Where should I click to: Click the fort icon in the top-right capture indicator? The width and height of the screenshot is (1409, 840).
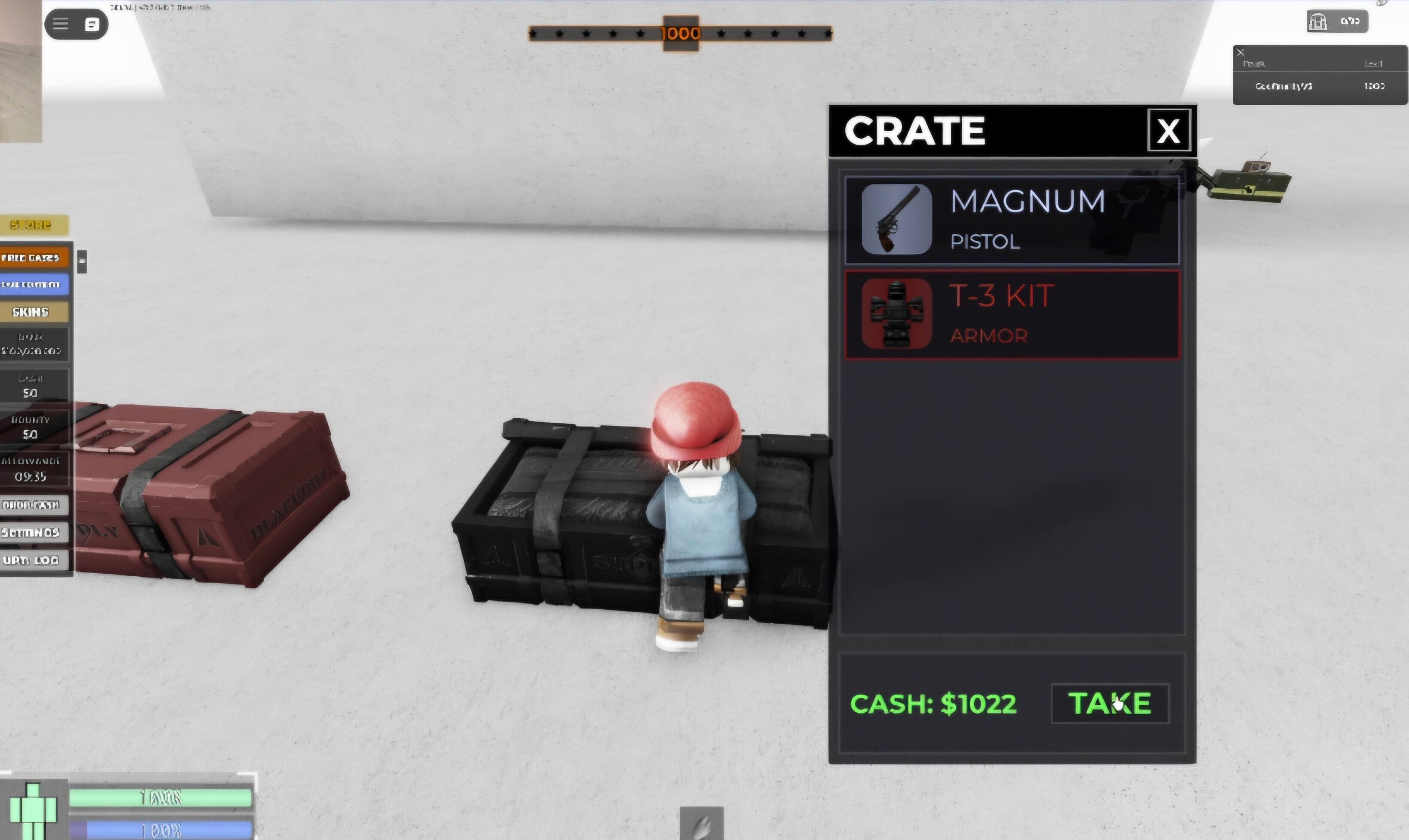click(x=1319, y=21)
